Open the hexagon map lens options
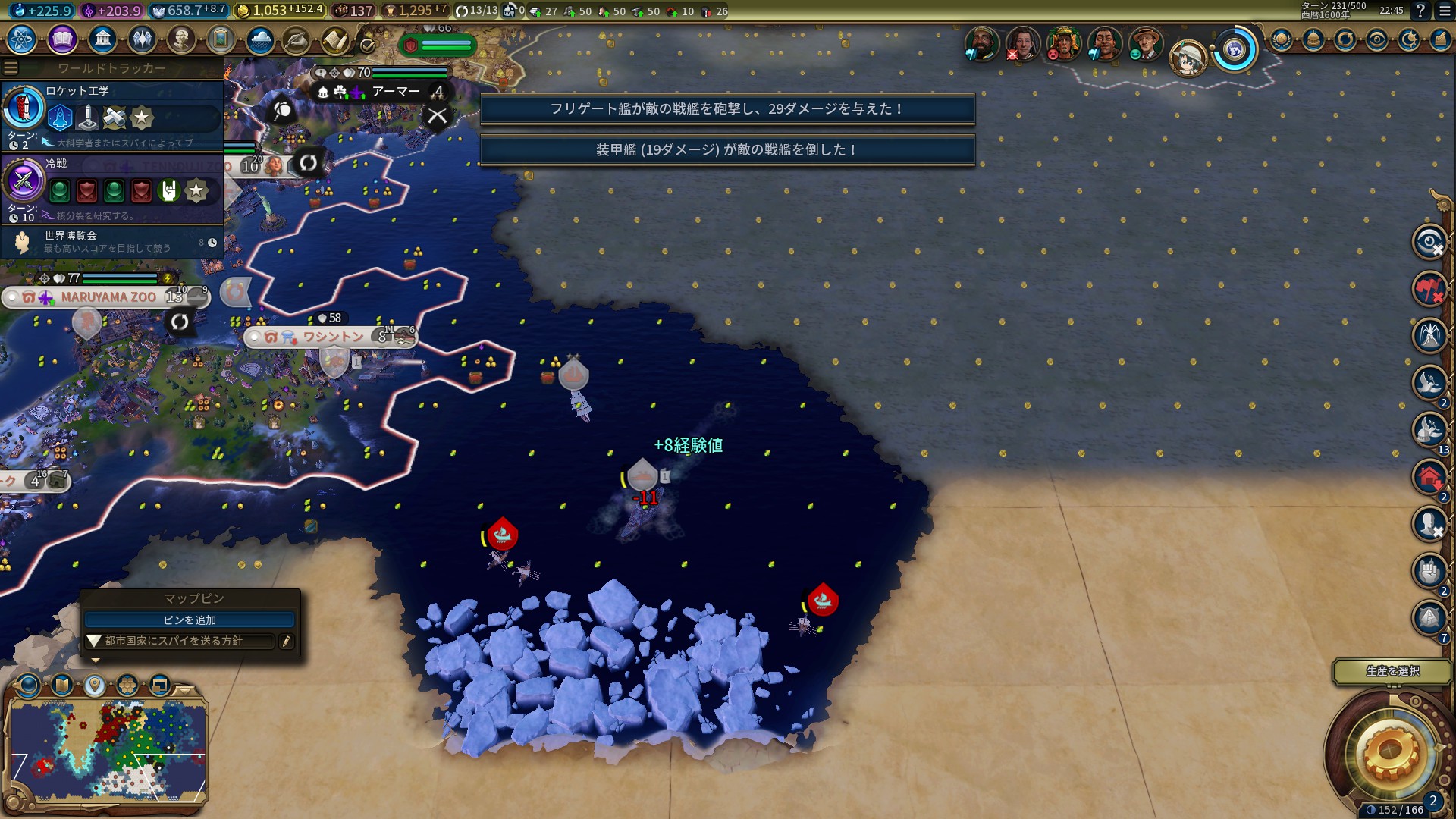 tap(127, 686)
